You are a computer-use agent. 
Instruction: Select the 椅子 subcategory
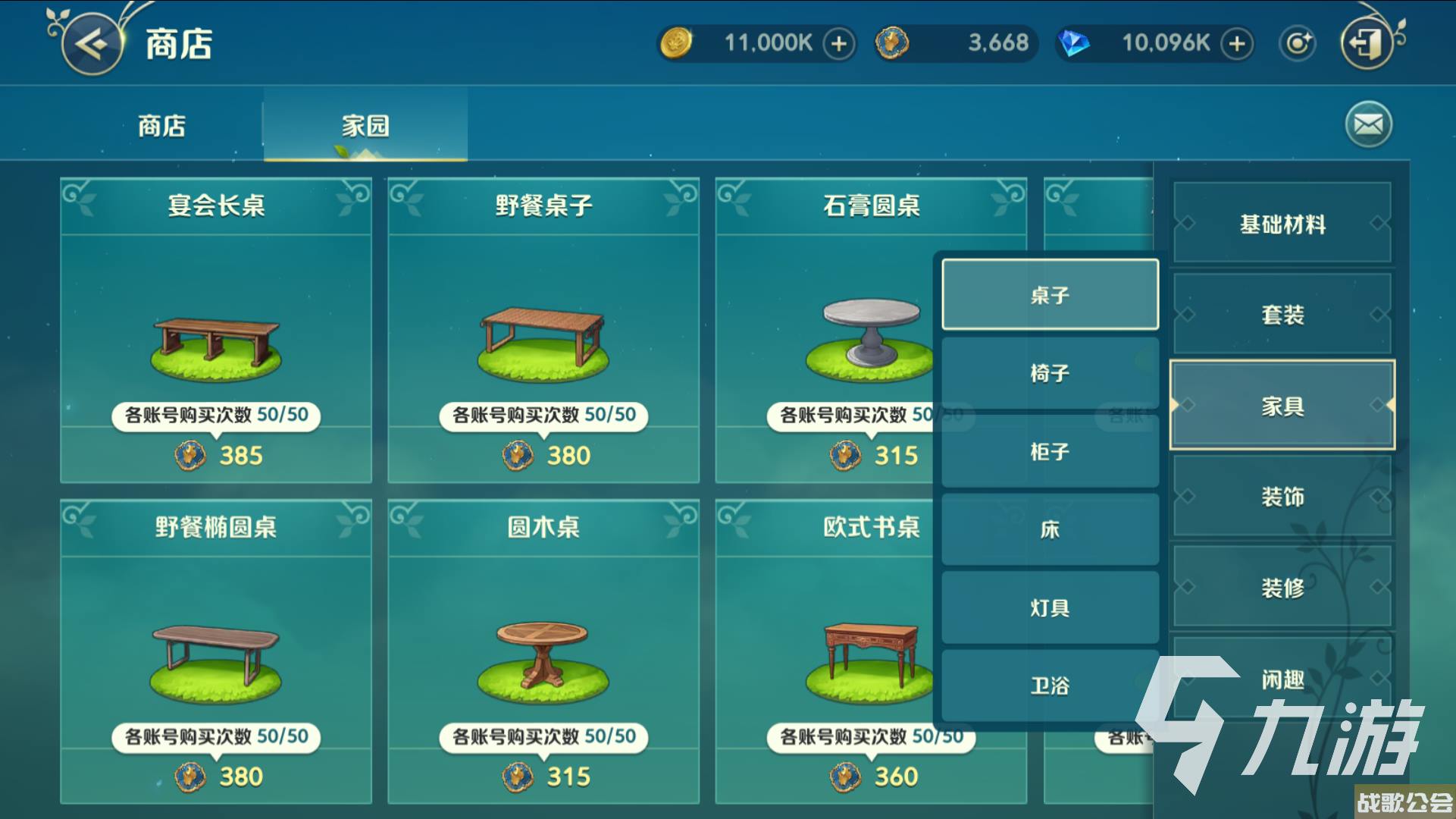click(x=1050, y=373)
